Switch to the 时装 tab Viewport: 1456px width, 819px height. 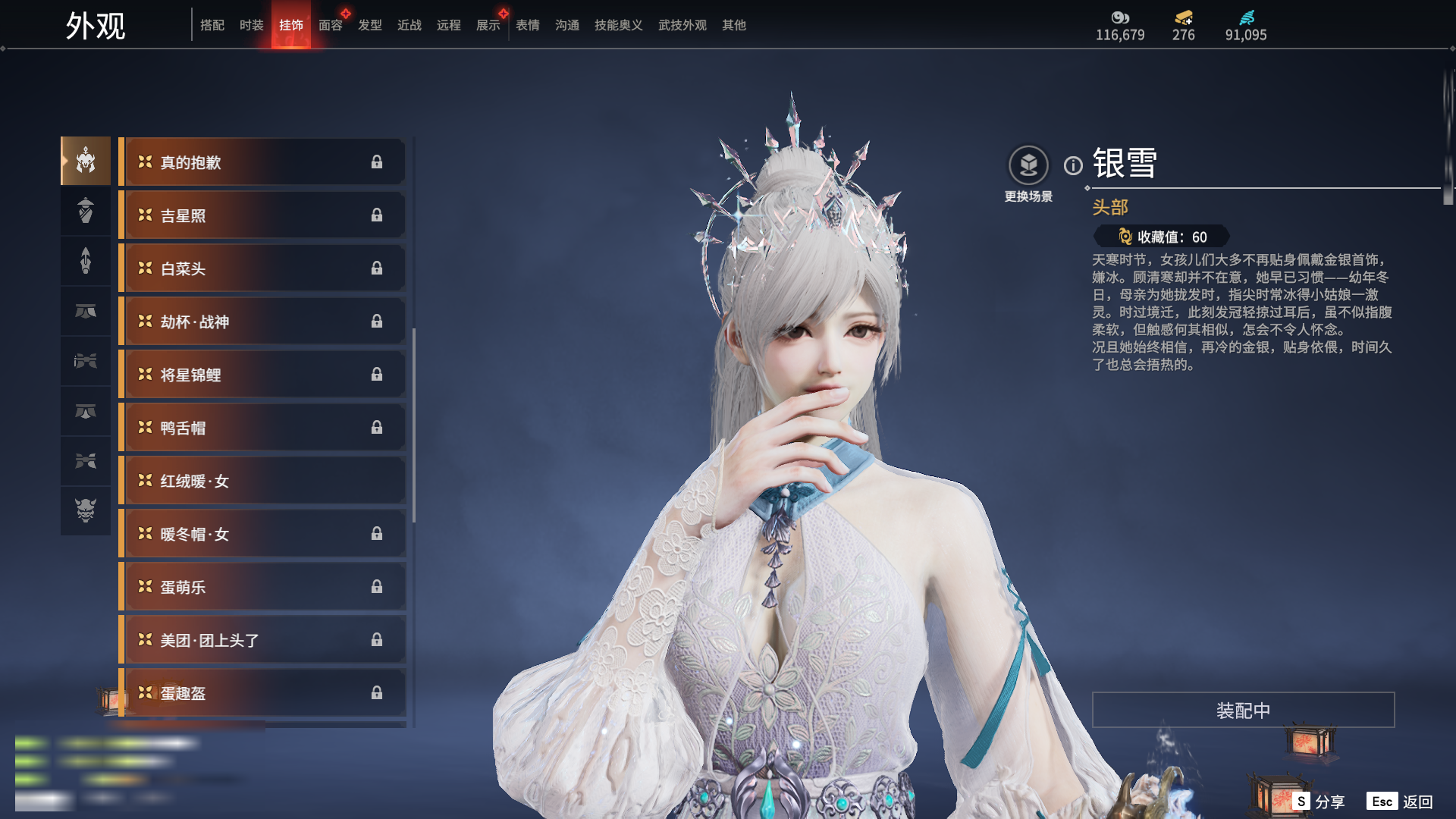[x=251, y=25]
